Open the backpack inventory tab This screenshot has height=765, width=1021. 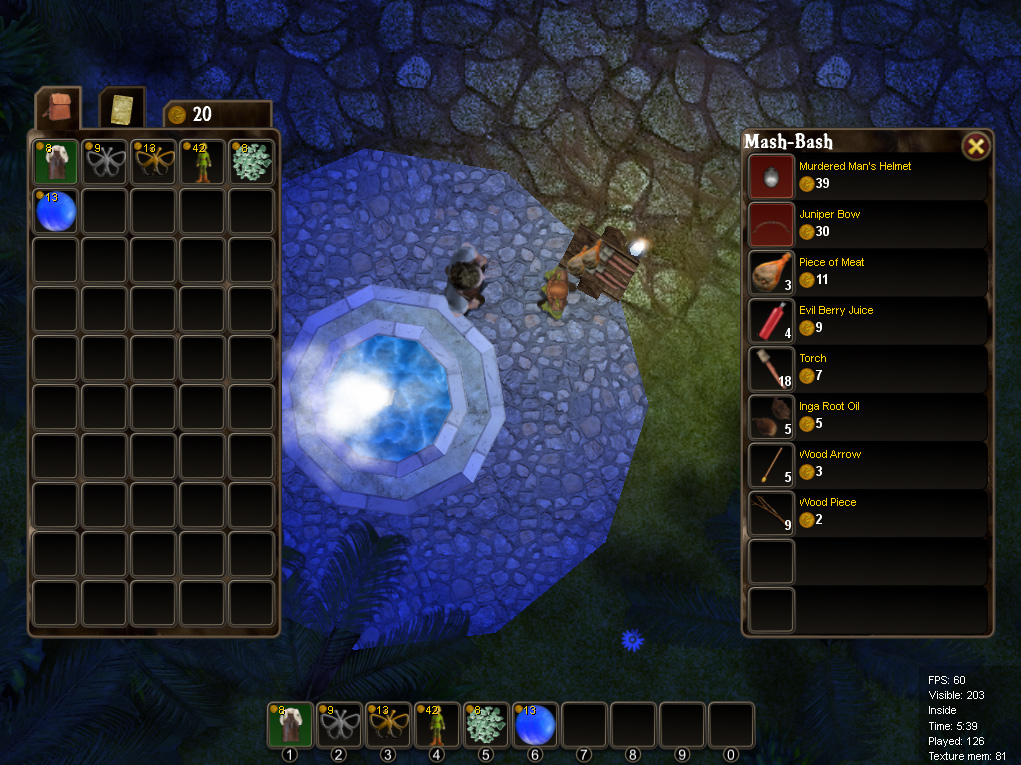57,108
